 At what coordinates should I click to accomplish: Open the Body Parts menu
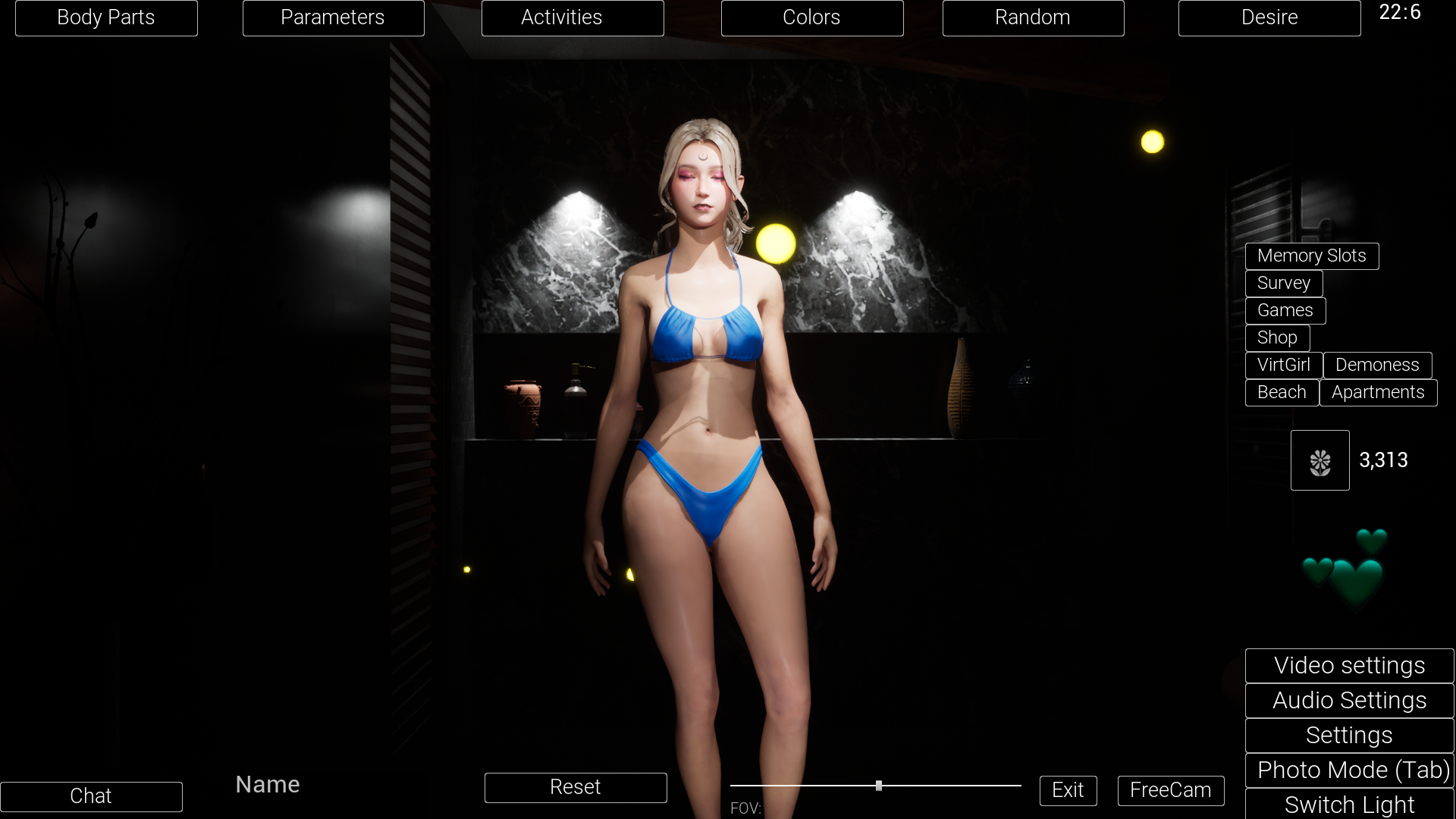[106, 17]
